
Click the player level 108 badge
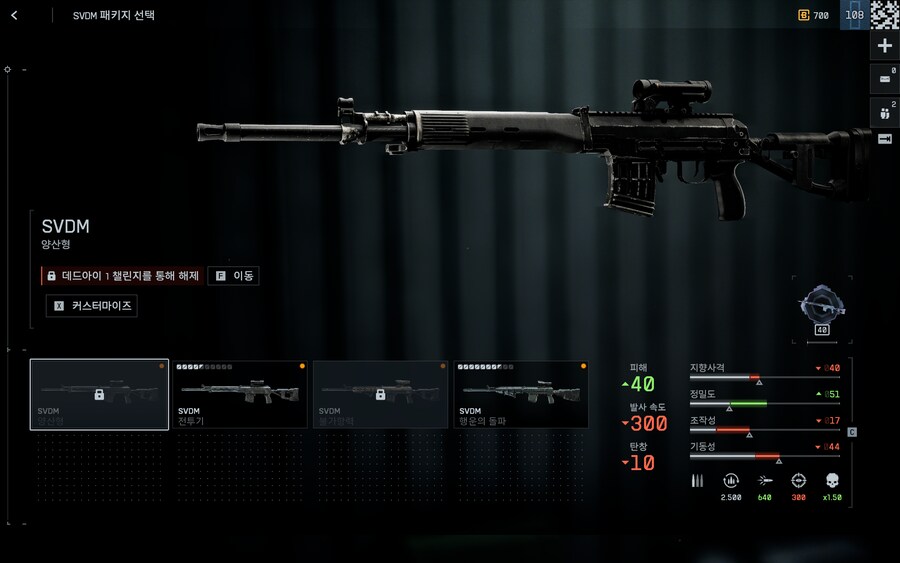(854, 15)
